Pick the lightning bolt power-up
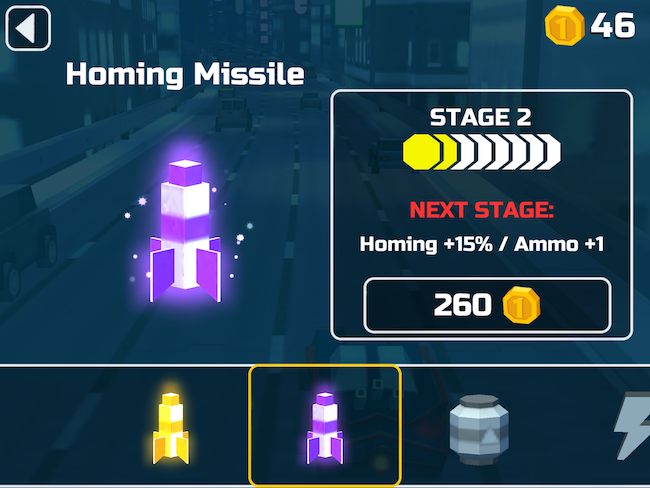This screenshot has height=488, width=650. point(634,428)
